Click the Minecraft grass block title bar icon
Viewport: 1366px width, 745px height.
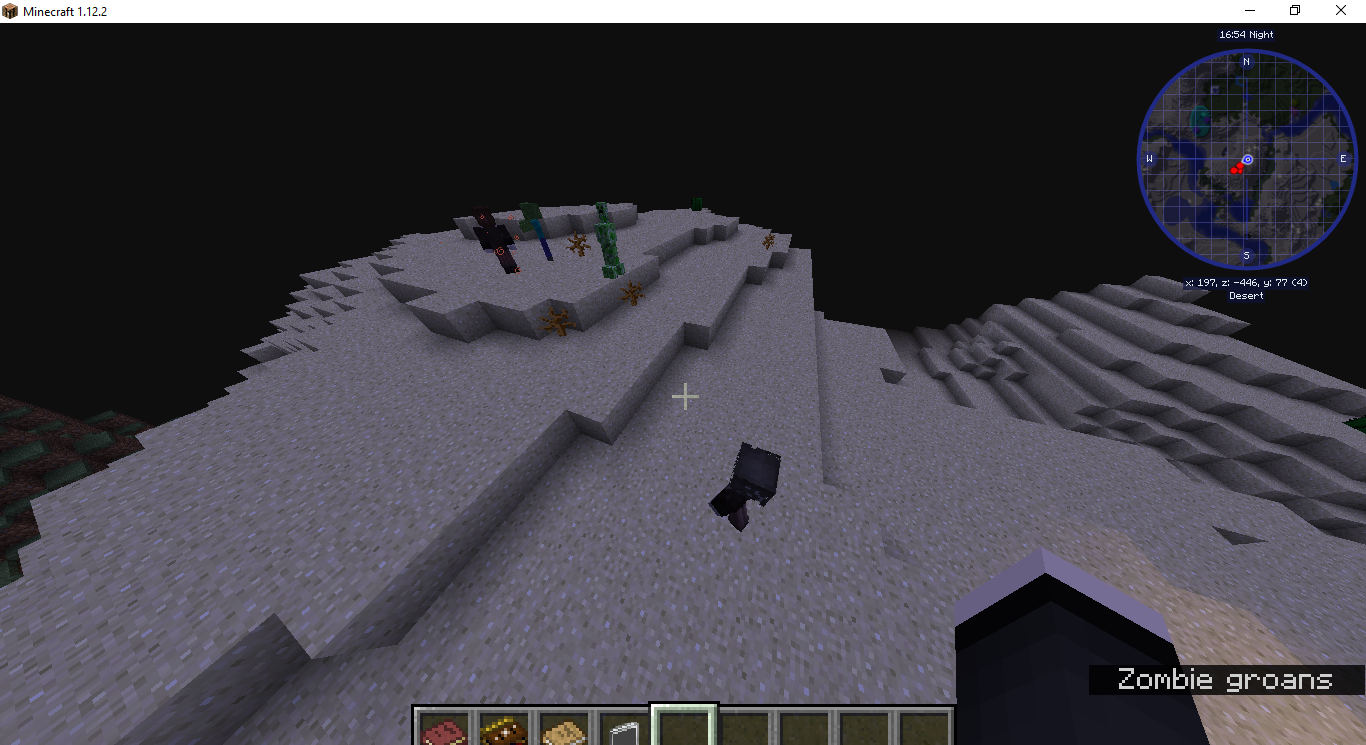10,10
